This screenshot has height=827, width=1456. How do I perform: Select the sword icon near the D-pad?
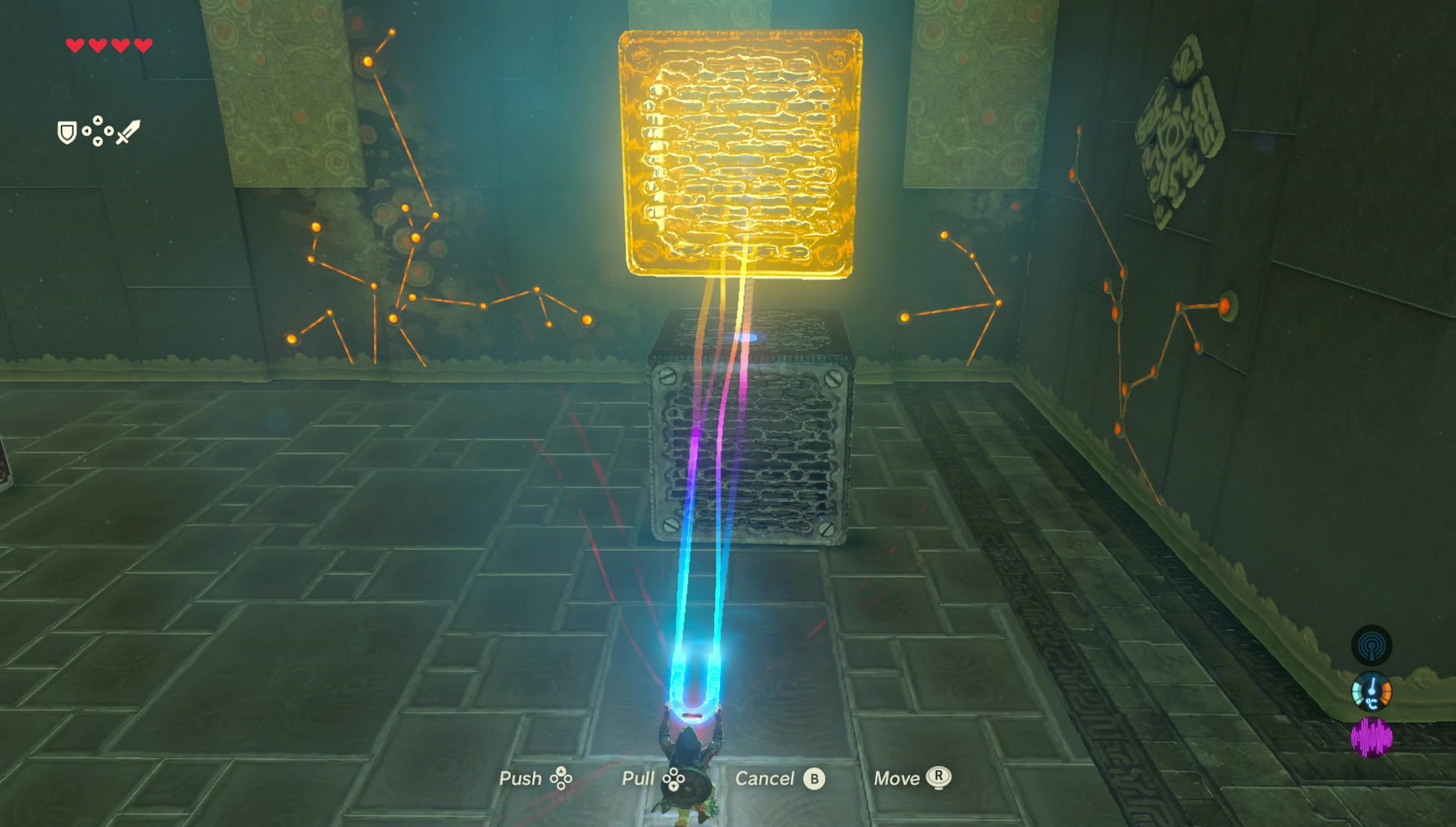pos(129,132)
